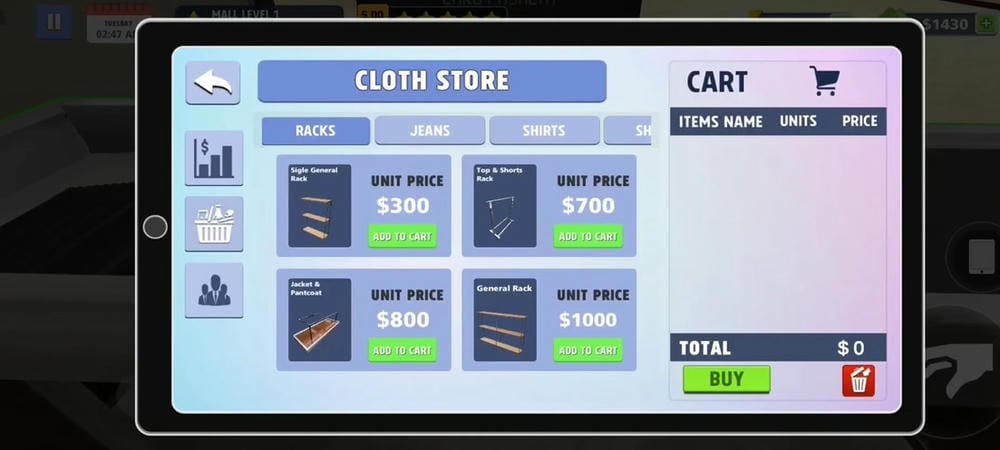Select the Shirts tab

[x=543, y=131]
